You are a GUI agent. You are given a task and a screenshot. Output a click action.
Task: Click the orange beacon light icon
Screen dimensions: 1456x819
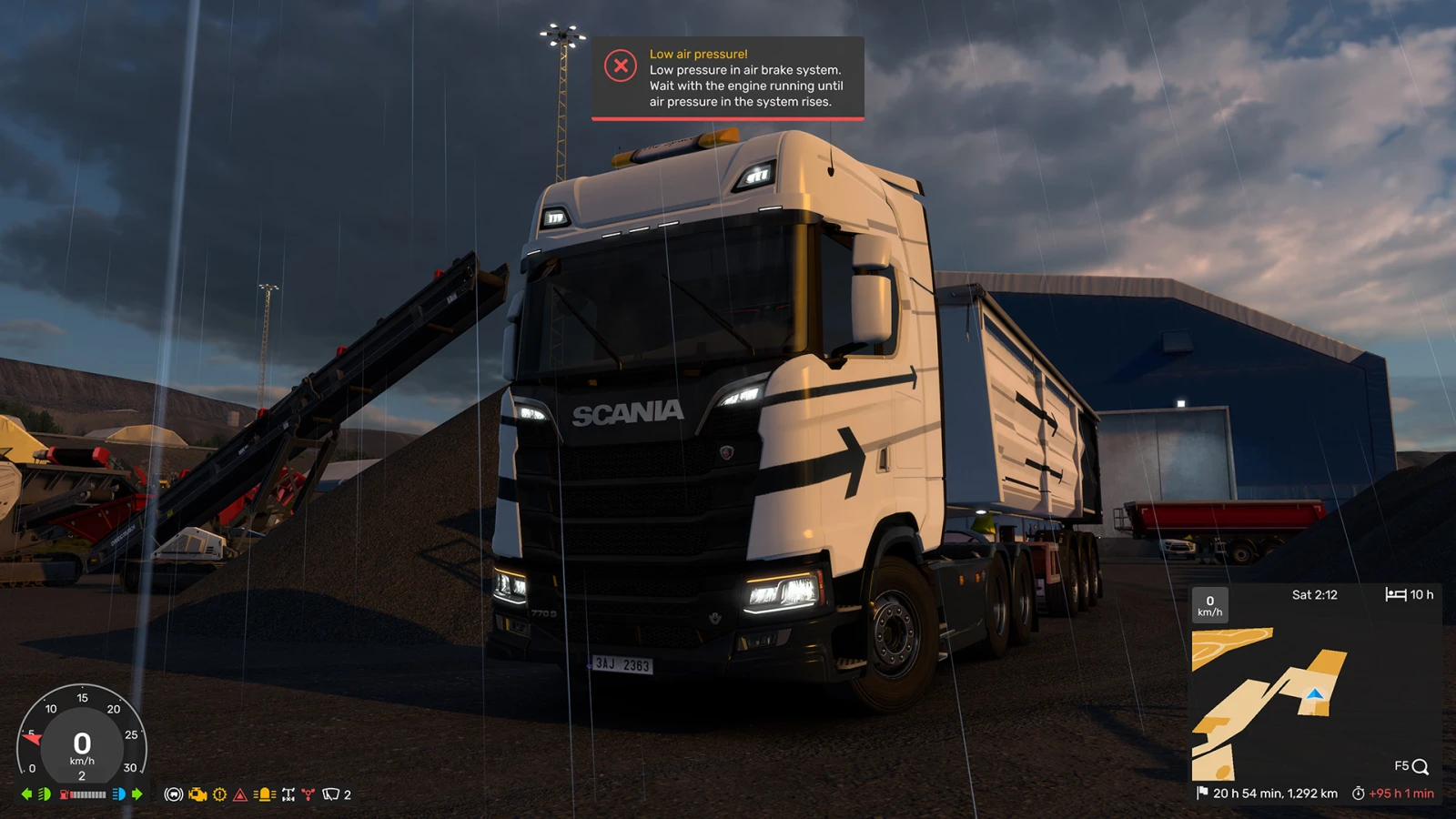pyautogui.click(x=264, y=794)
